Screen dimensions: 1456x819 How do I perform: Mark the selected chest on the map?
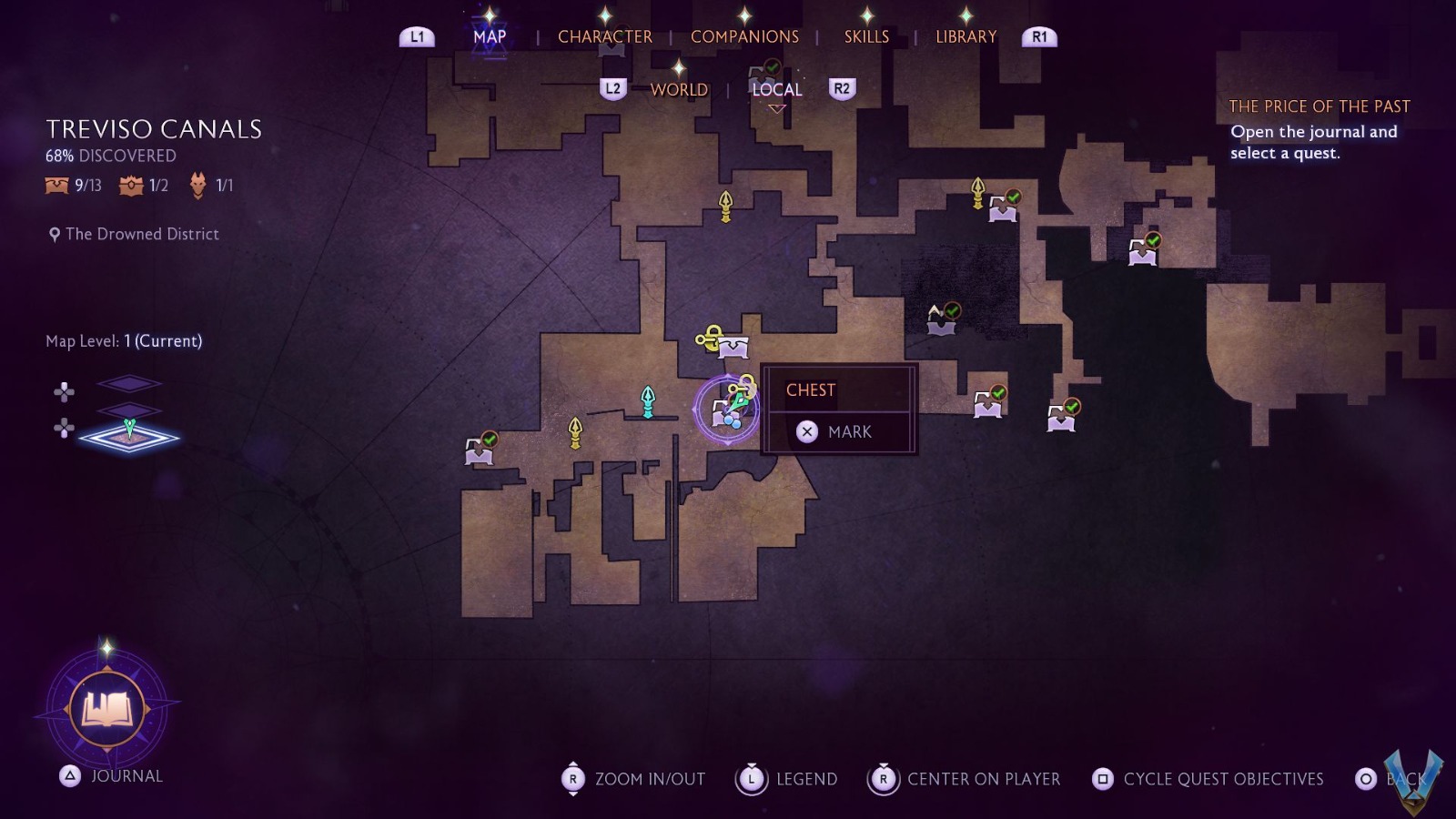coord(837,431)
